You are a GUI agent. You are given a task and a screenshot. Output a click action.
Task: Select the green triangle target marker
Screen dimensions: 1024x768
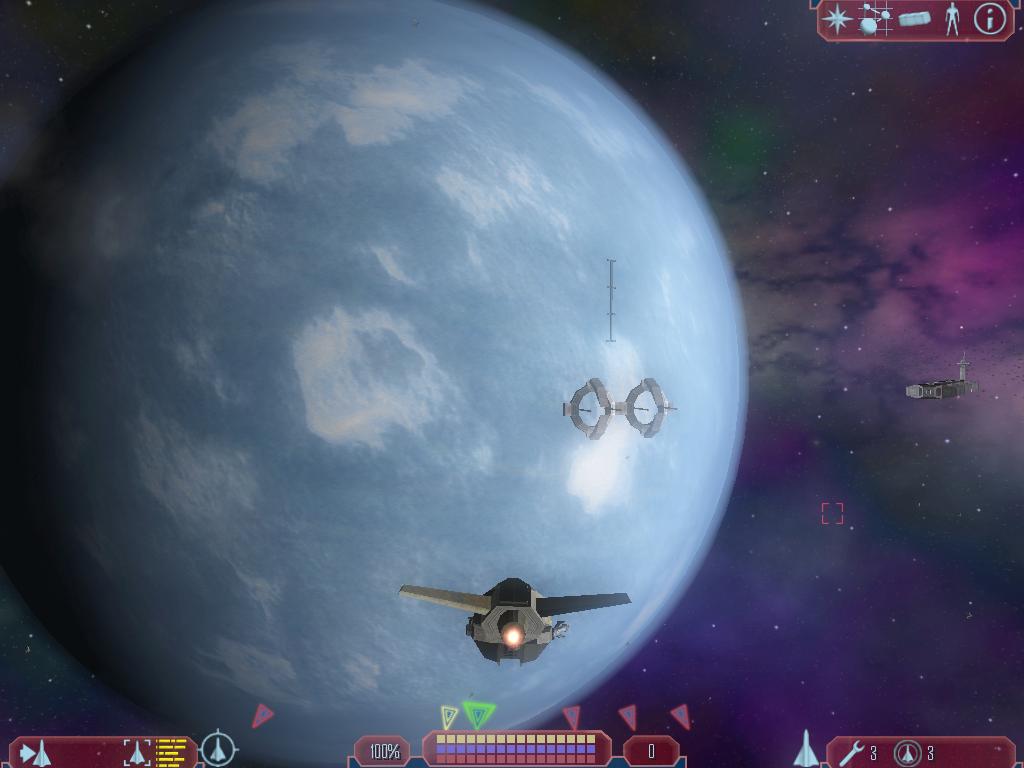pos(480,714)
